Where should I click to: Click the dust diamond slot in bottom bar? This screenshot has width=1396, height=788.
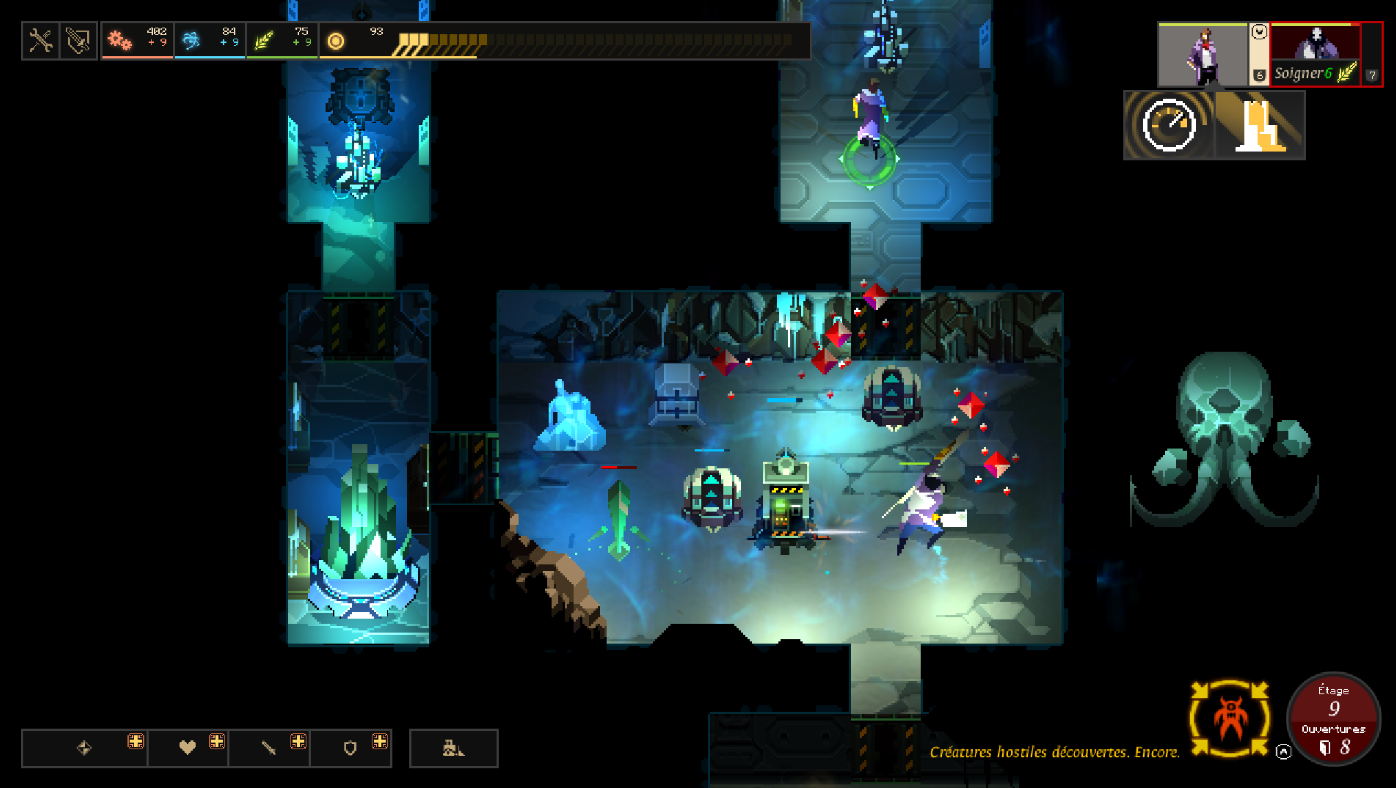coord(84,747)
